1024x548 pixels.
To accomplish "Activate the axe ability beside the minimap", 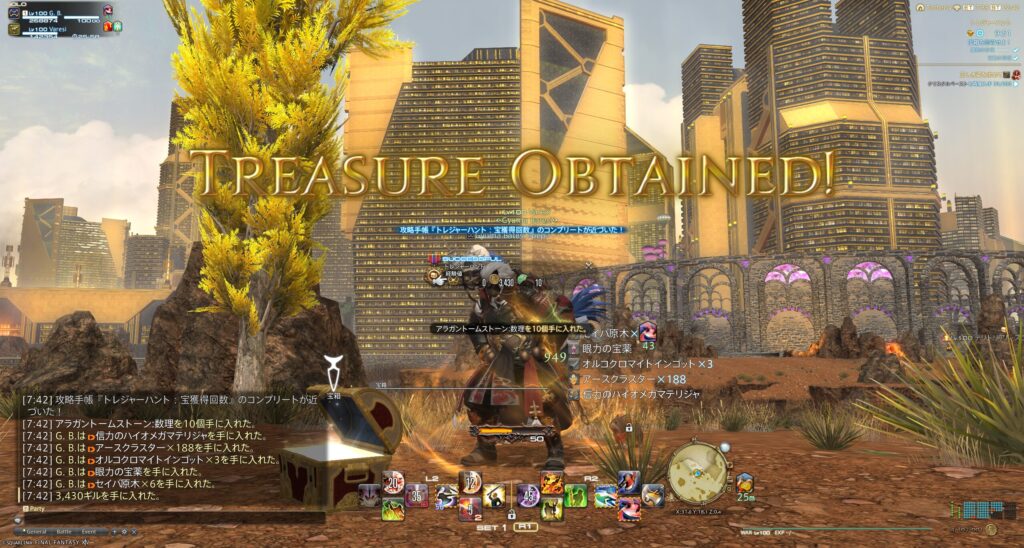I will [x=652, y=494].
